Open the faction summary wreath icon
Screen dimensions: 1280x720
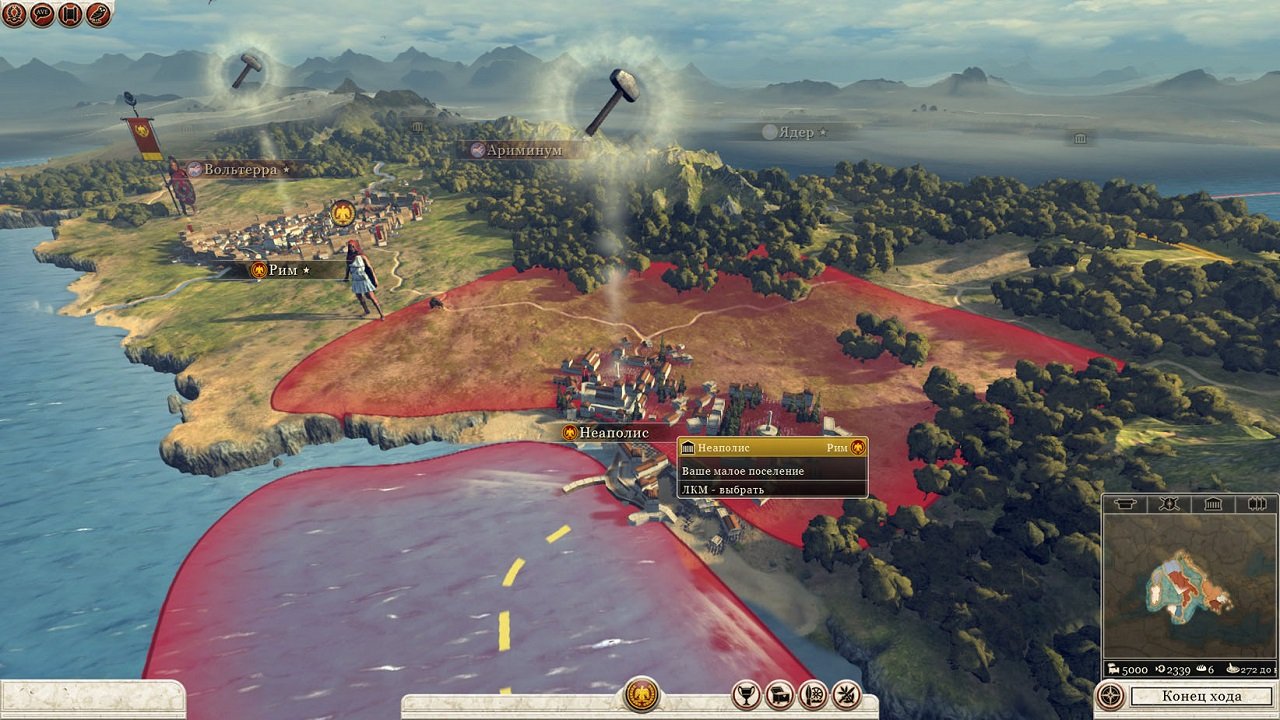tap(13, 15)
